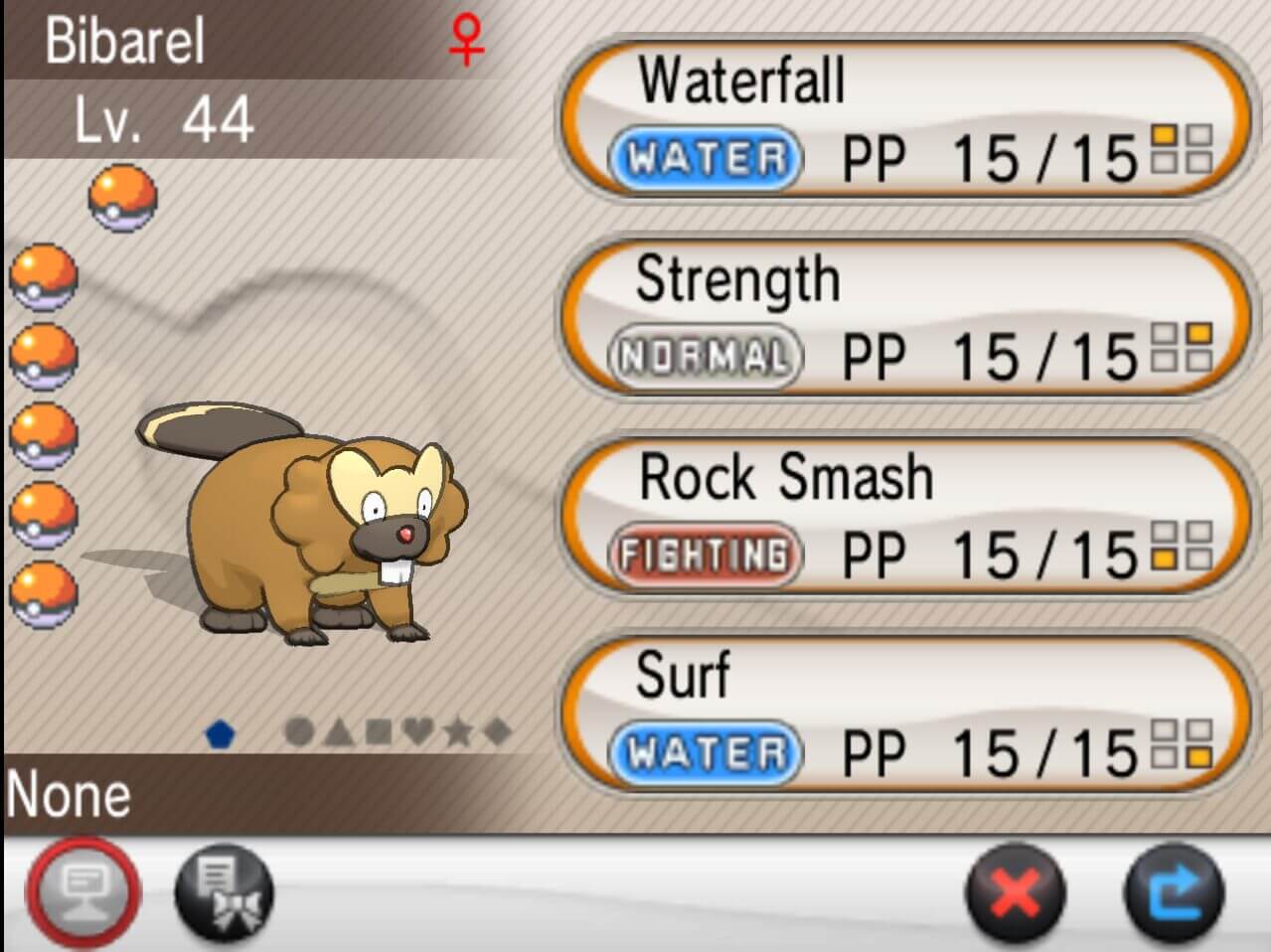Activate the red-ringed PC screen button
Image resolution: width=1271 pixels, height=952 pixels.
click(x=83, y=889)
